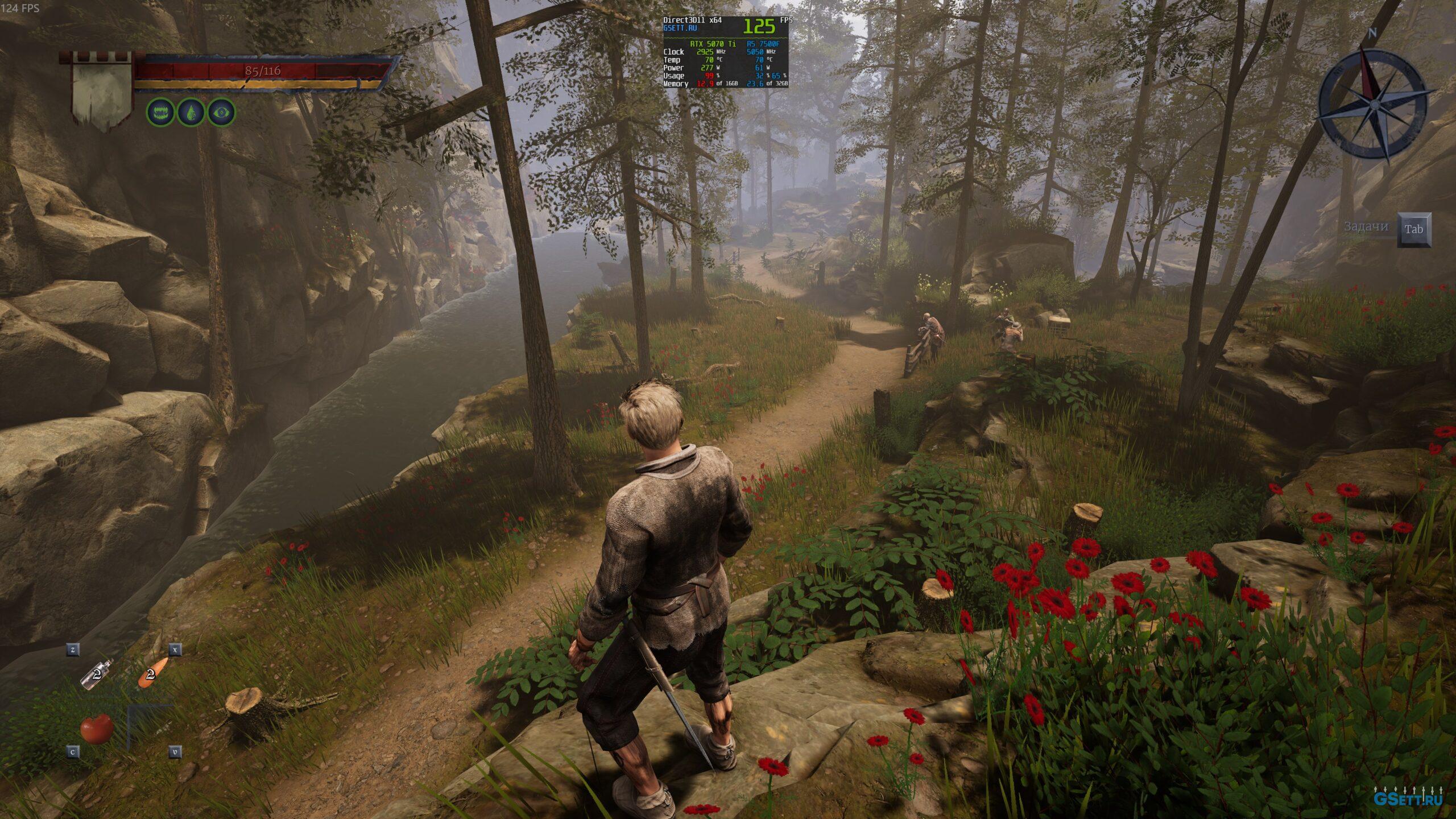Open the Задачи quest tracker label

point(1366,227)
